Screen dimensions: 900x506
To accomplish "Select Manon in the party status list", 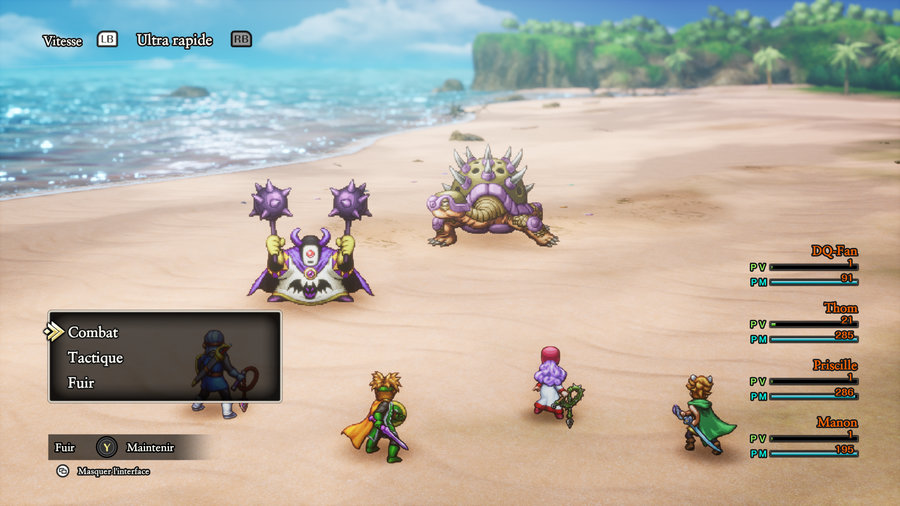I will [837, 423].
